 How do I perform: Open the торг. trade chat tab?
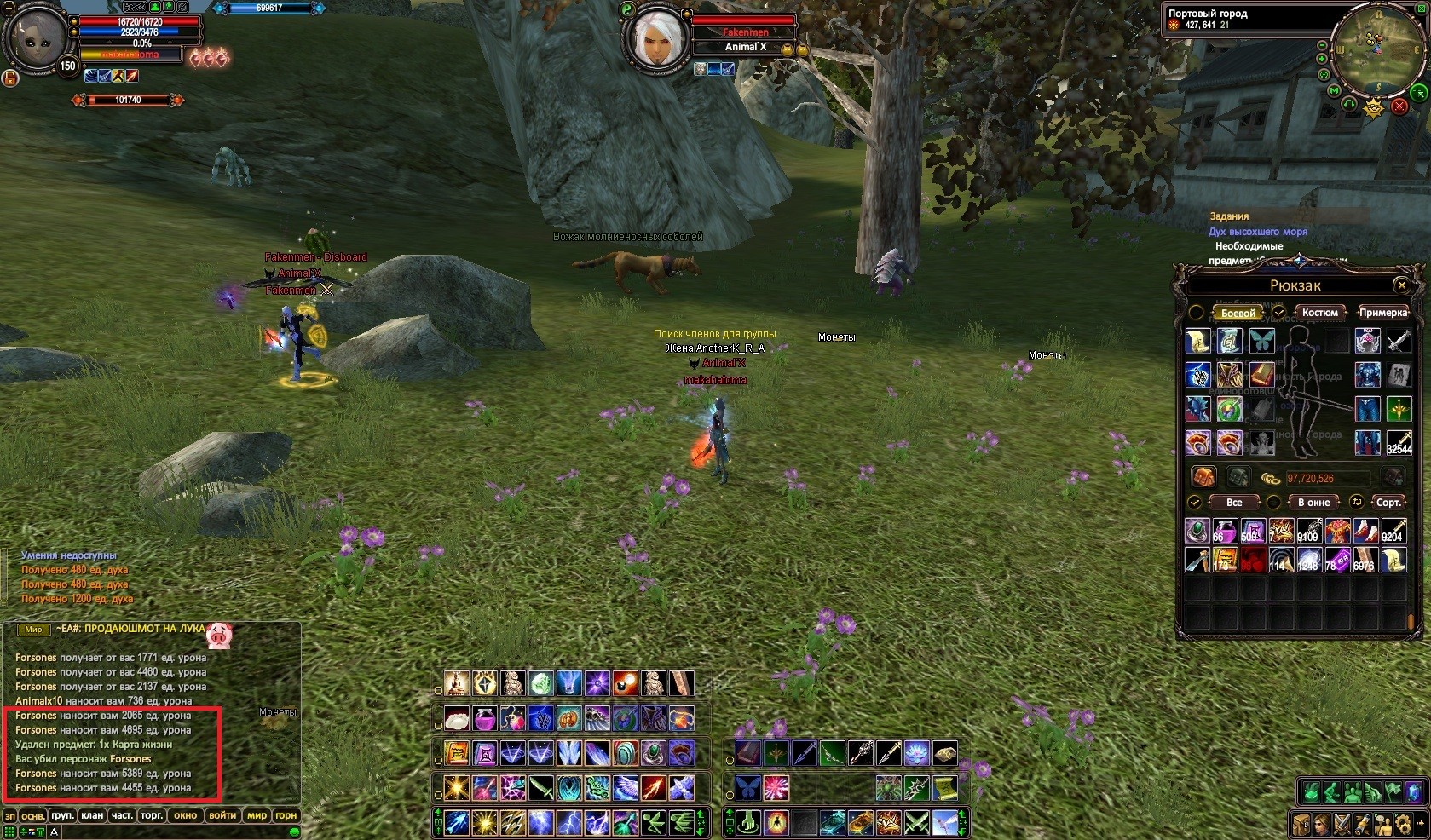coord(152,815)
